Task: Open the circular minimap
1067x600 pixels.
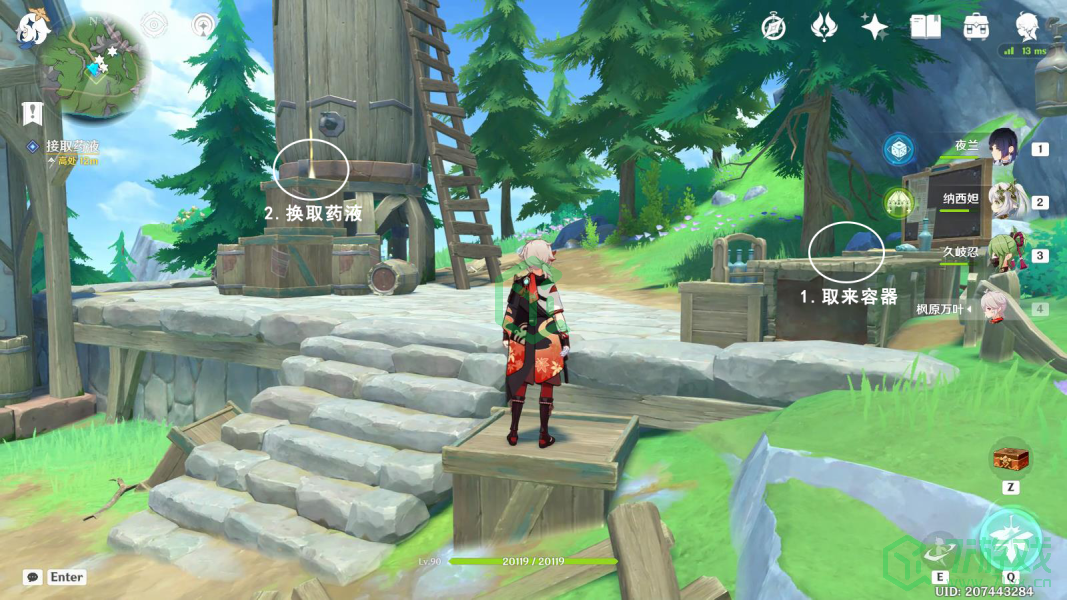Action: click(x=94, y=68)
